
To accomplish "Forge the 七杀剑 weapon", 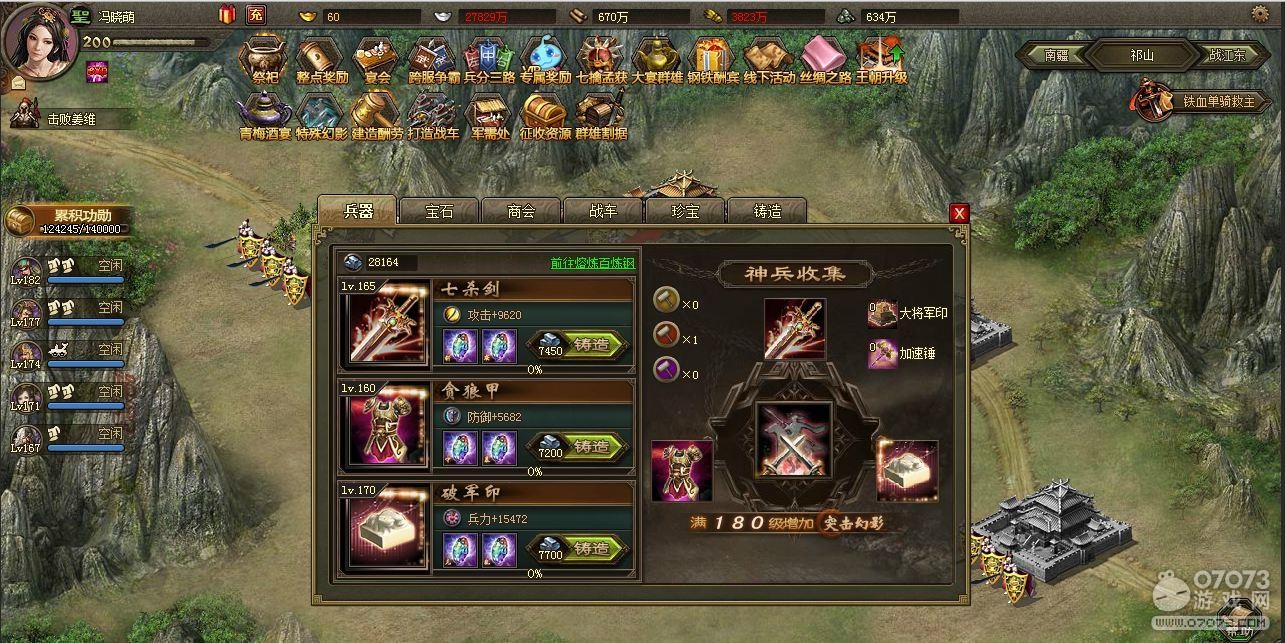I will coord(590,344).
